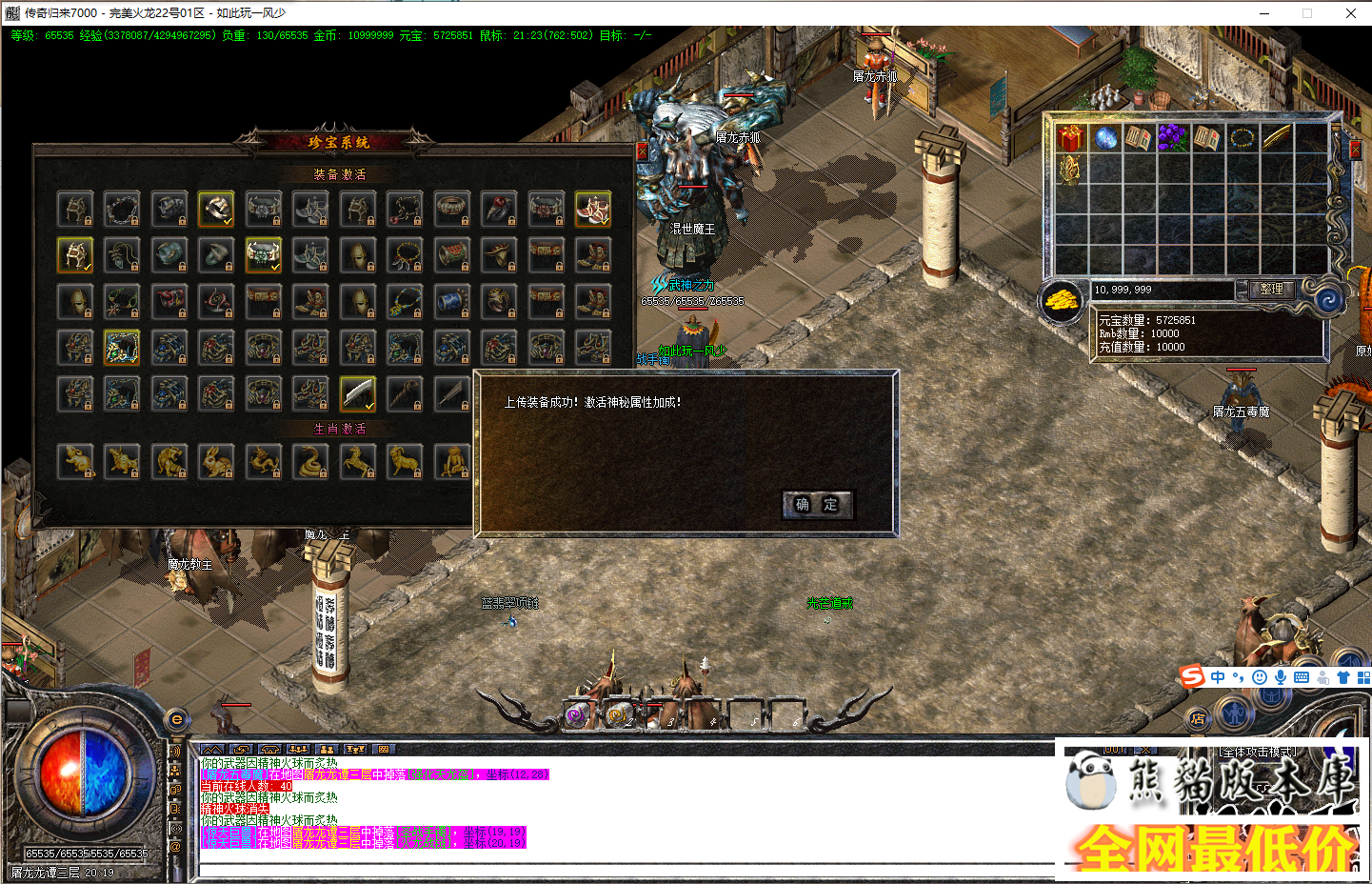Toggle the activated sword slot with yellow checkmark
Image resolution: width=1372 pixels, height=884 pixels.
[x=357, y=393]
